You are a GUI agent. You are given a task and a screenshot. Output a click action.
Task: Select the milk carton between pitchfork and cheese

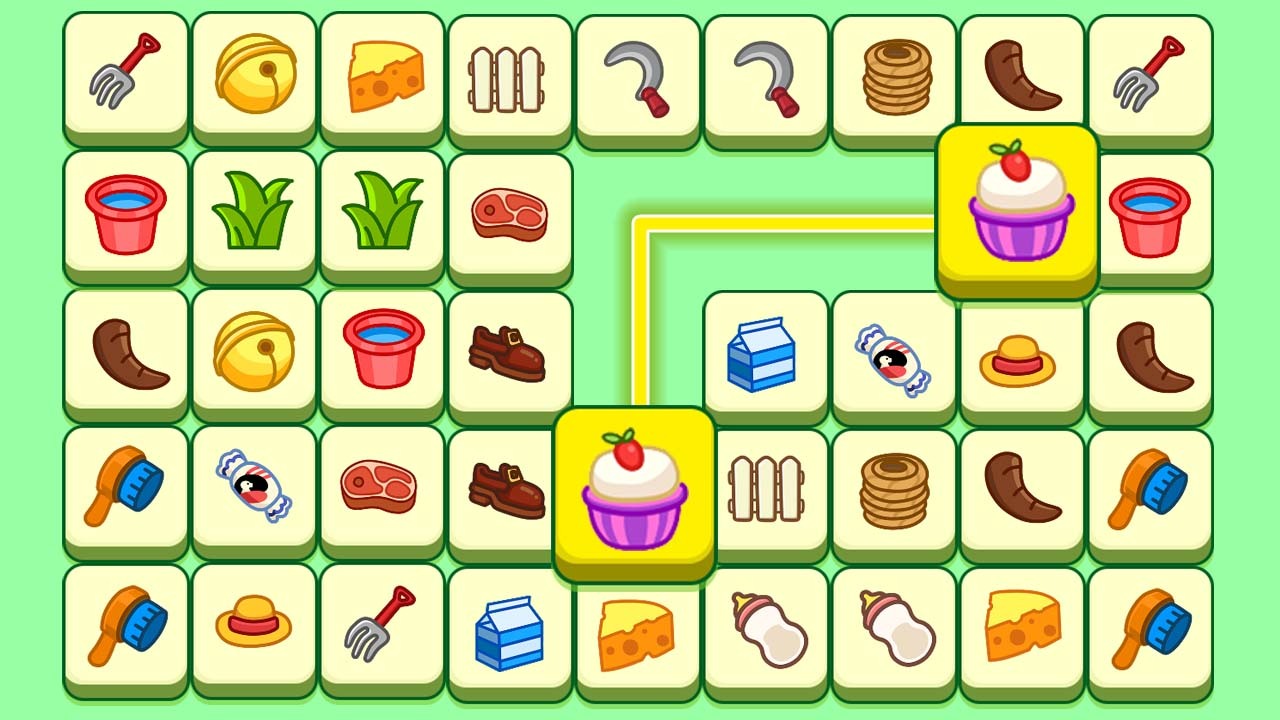510,630
